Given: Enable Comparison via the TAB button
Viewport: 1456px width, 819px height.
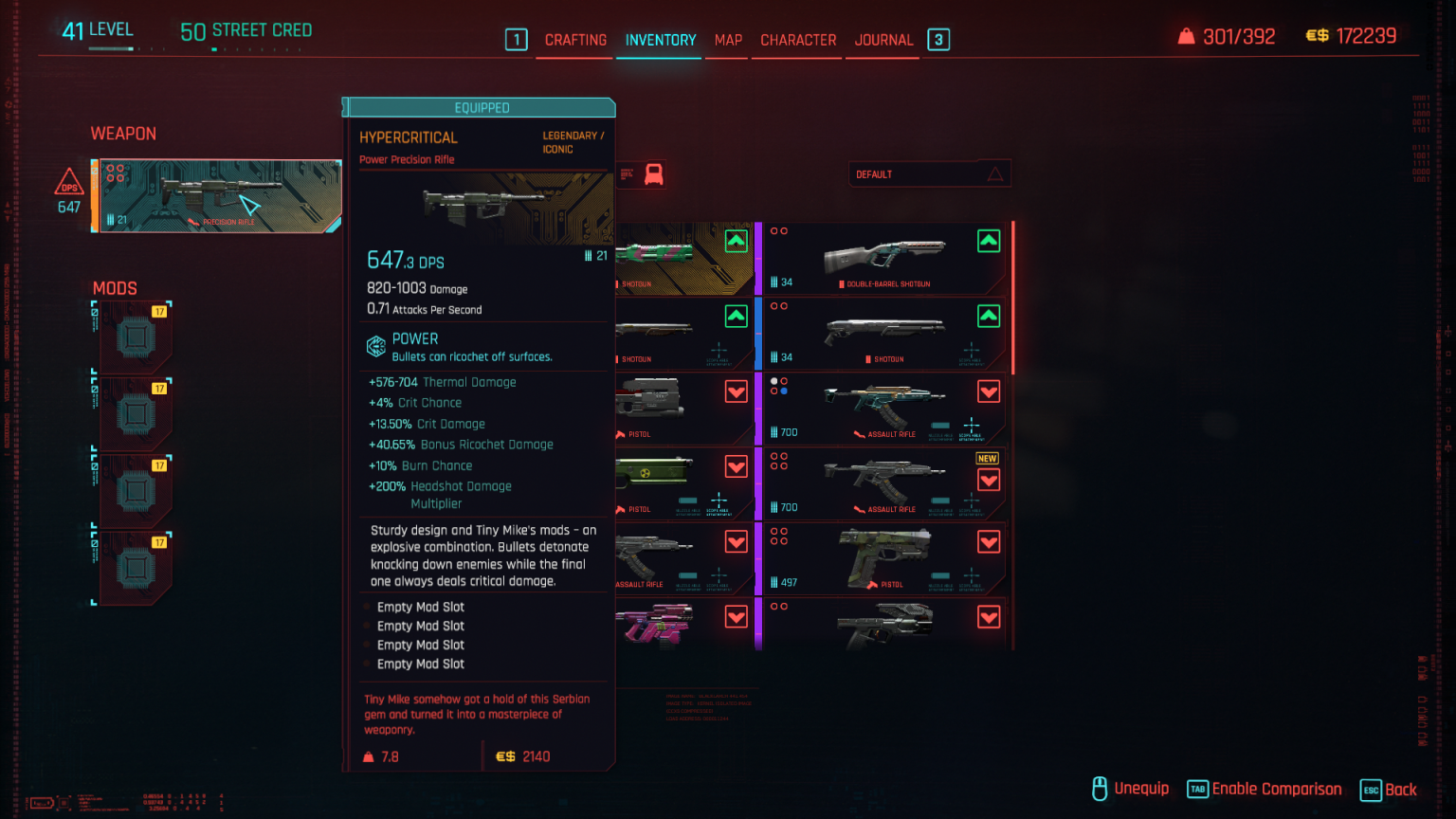Looking at the screenshot, I should pyautogui.click(x=1196, y=789).
